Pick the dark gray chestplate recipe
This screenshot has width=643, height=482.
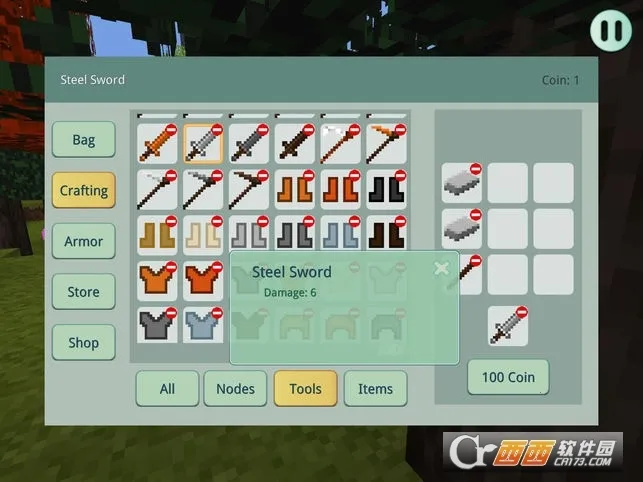coord(157,326)
